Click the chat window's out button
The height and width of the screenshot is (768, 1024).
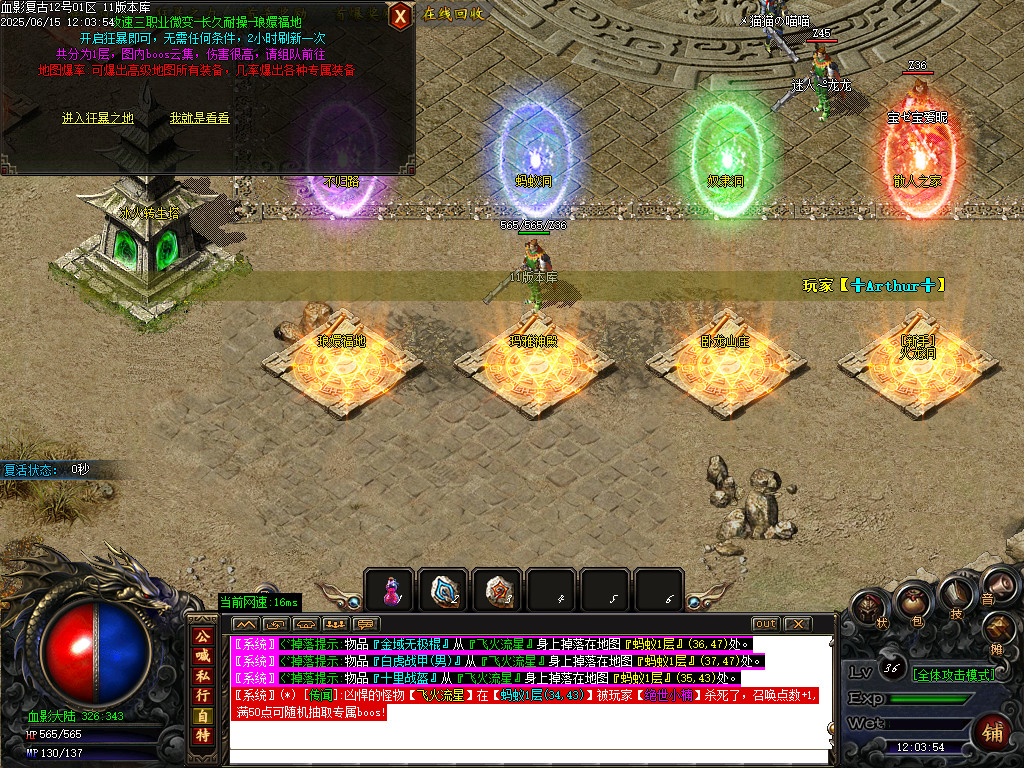tap(765, 624)
